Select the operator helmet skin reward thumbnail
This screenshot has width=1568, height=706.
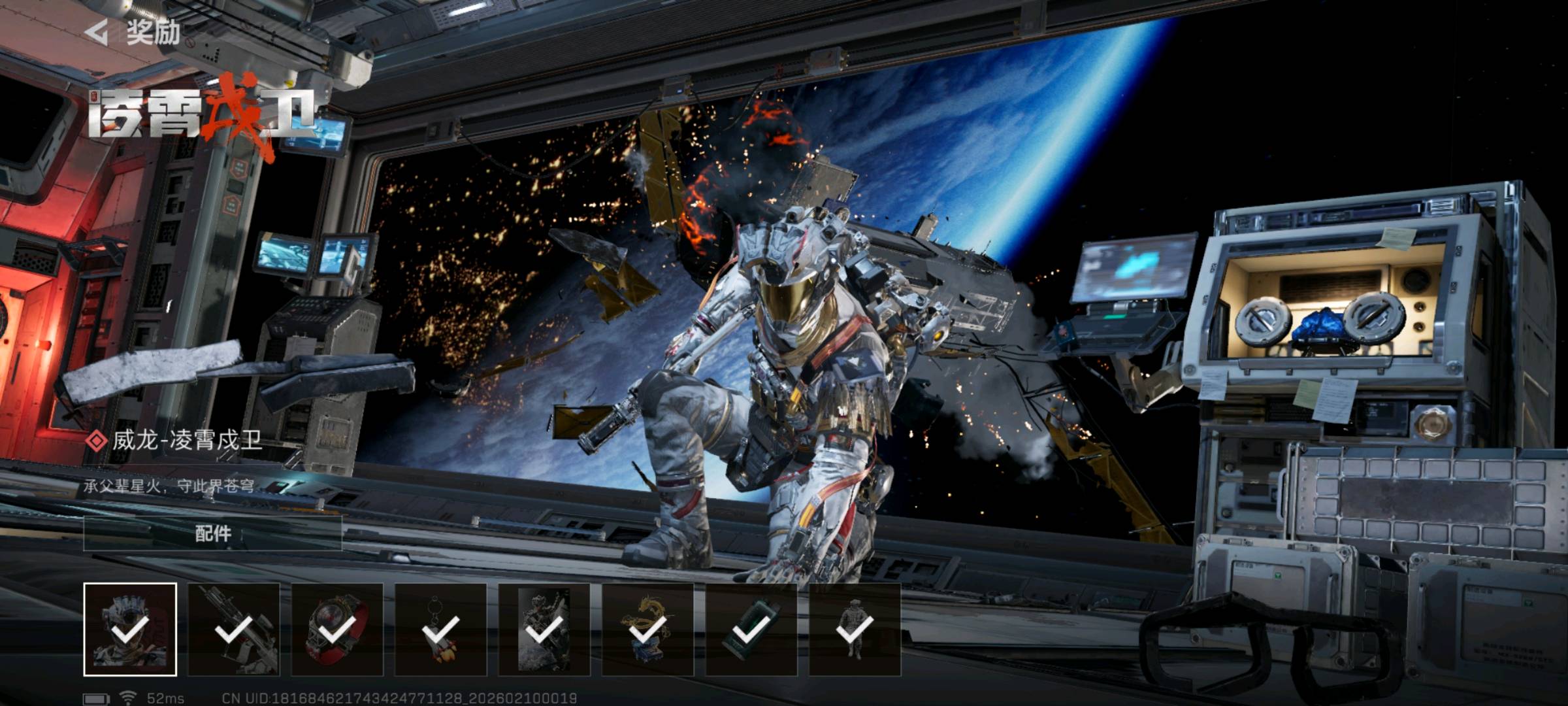point(130,629)
